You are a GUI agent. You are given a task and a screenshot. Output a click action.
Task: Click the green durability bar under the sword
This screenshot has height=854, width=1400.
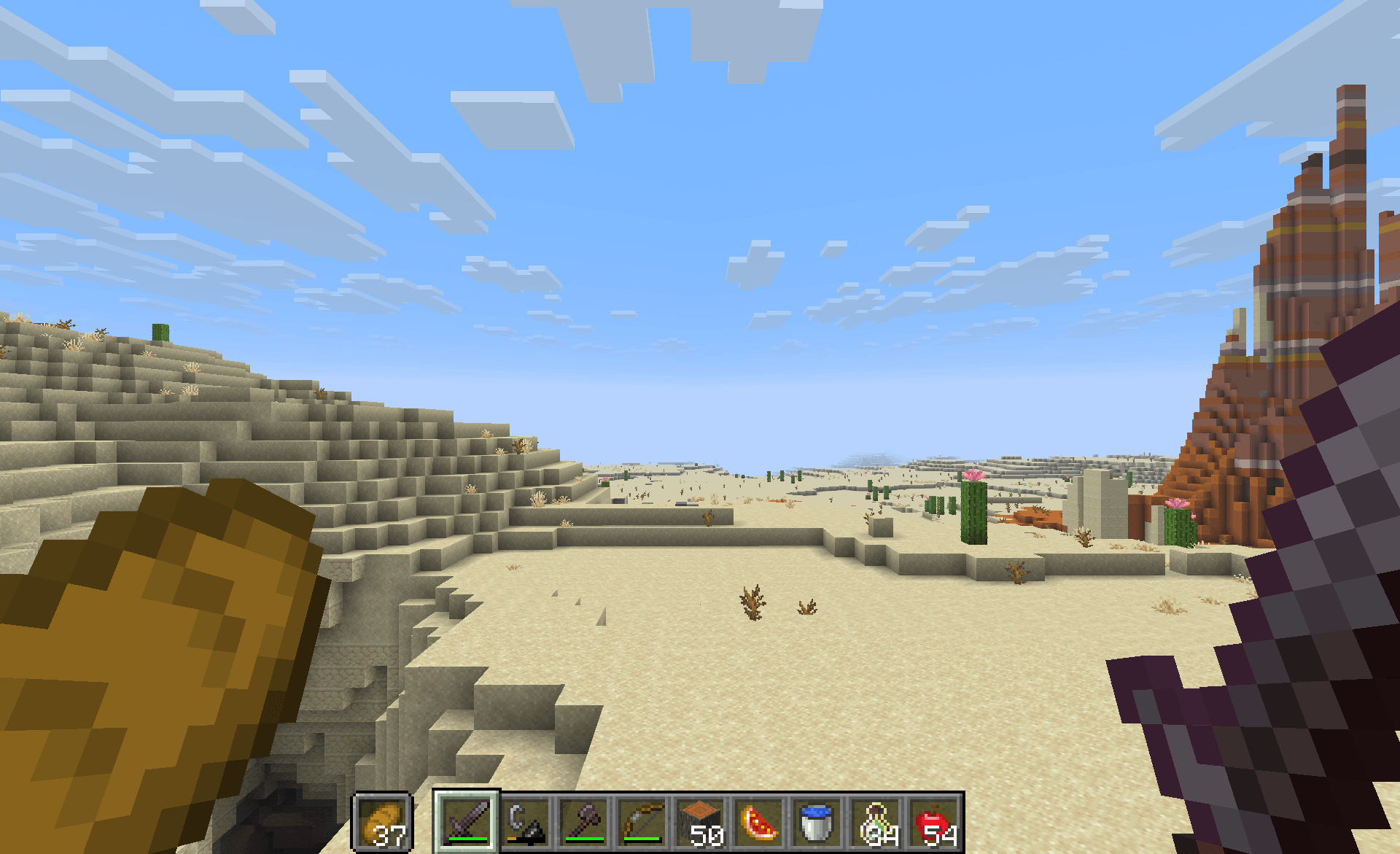[x=470, y=837]
